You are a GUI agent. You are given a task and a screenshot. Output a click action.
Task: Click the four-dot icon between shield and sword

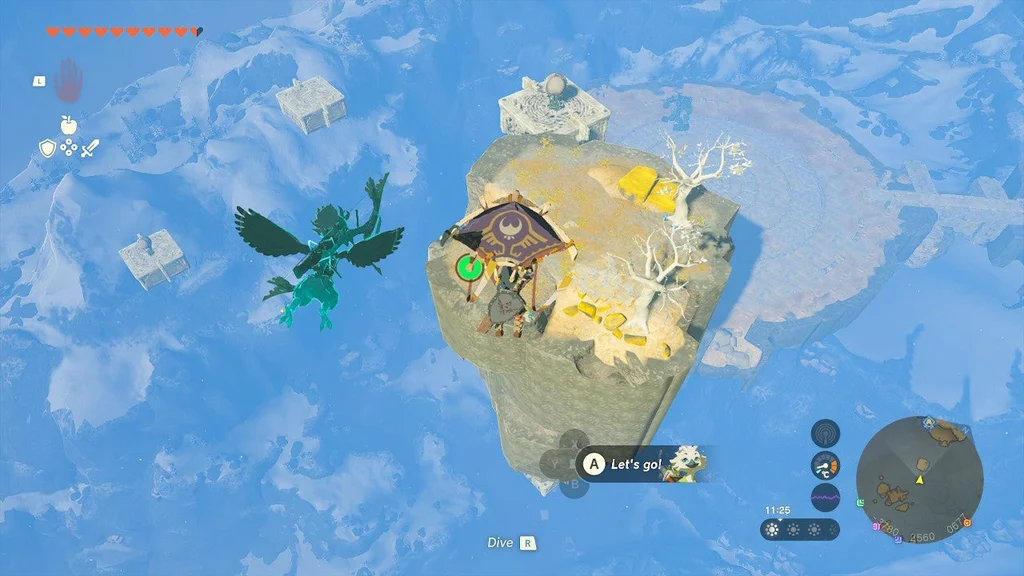68,148
